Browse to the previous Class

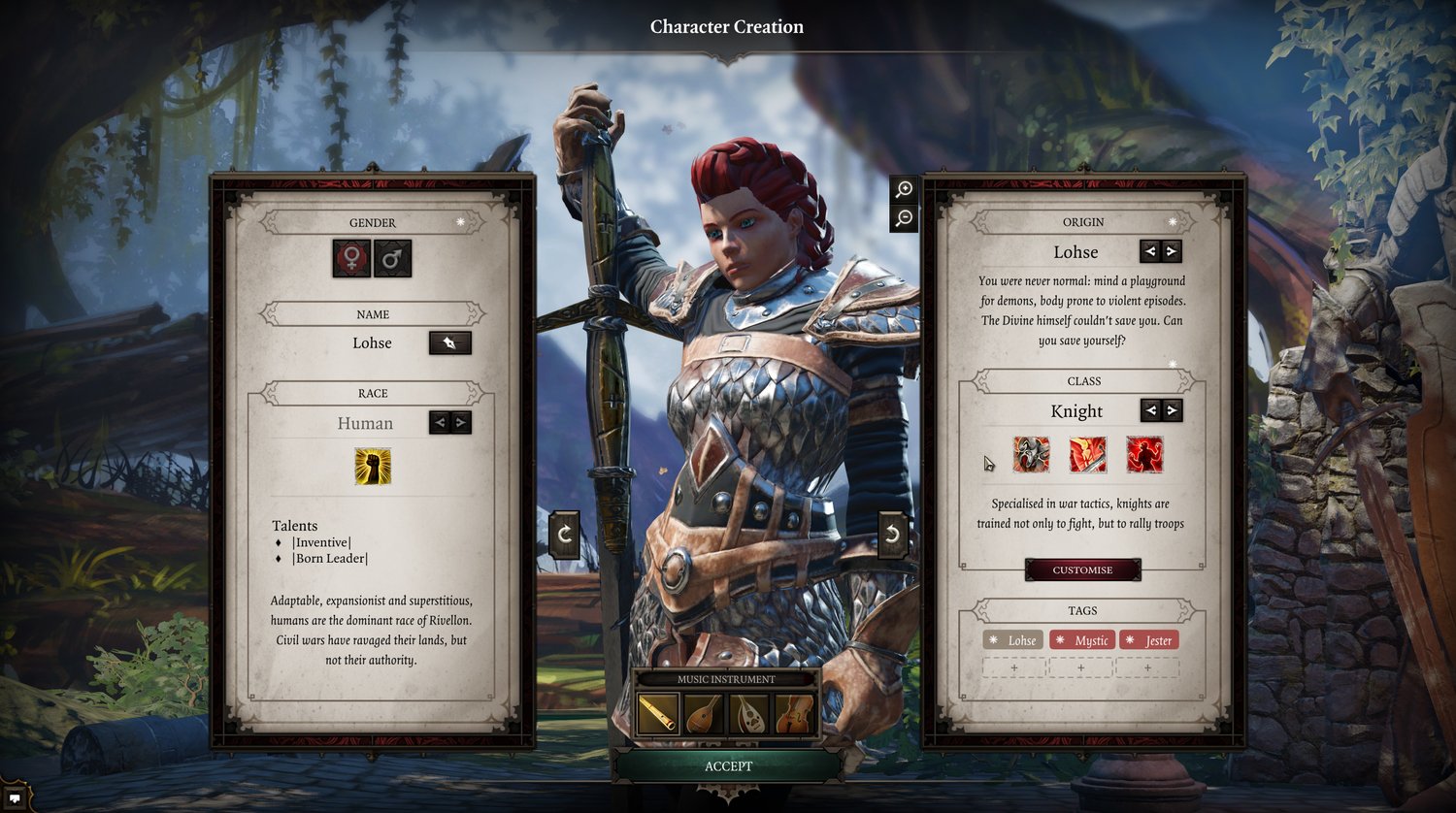pyautogui.click(x=1149, y=410)
